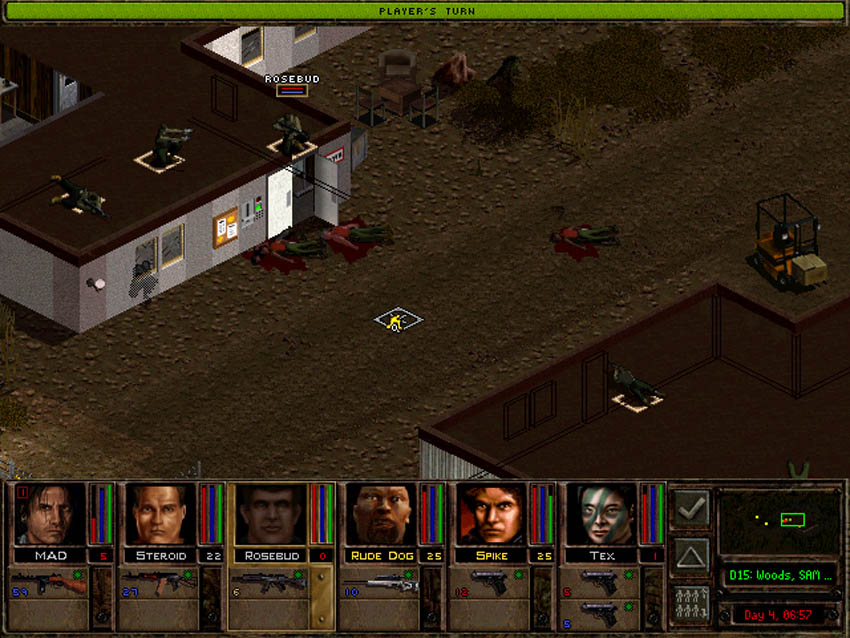Click the triangle button under the checkmark
The width and height of the screenshot is (850, 638).
click(691, 556)
